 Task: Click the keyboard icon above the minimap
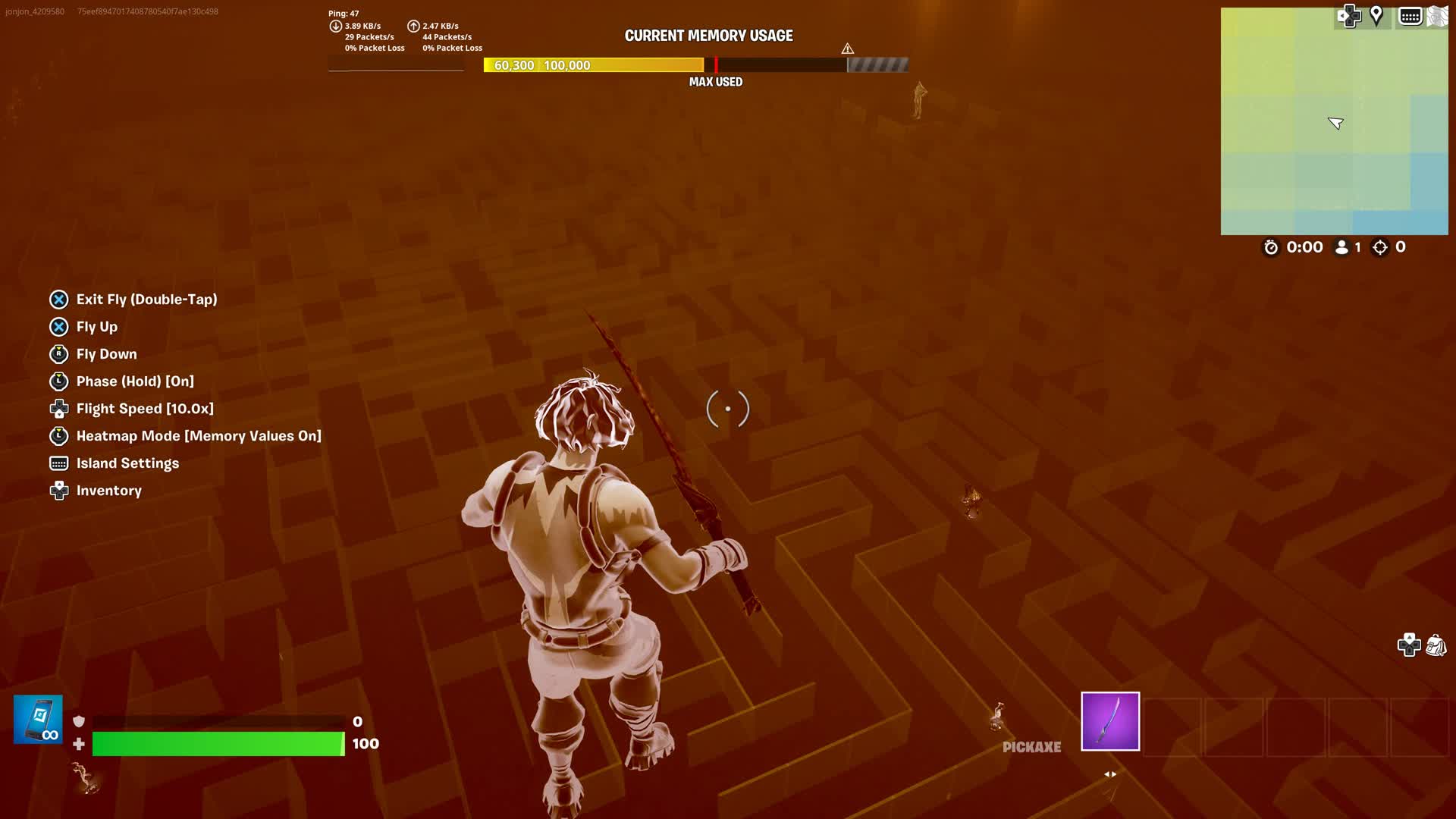point(1411,15)
